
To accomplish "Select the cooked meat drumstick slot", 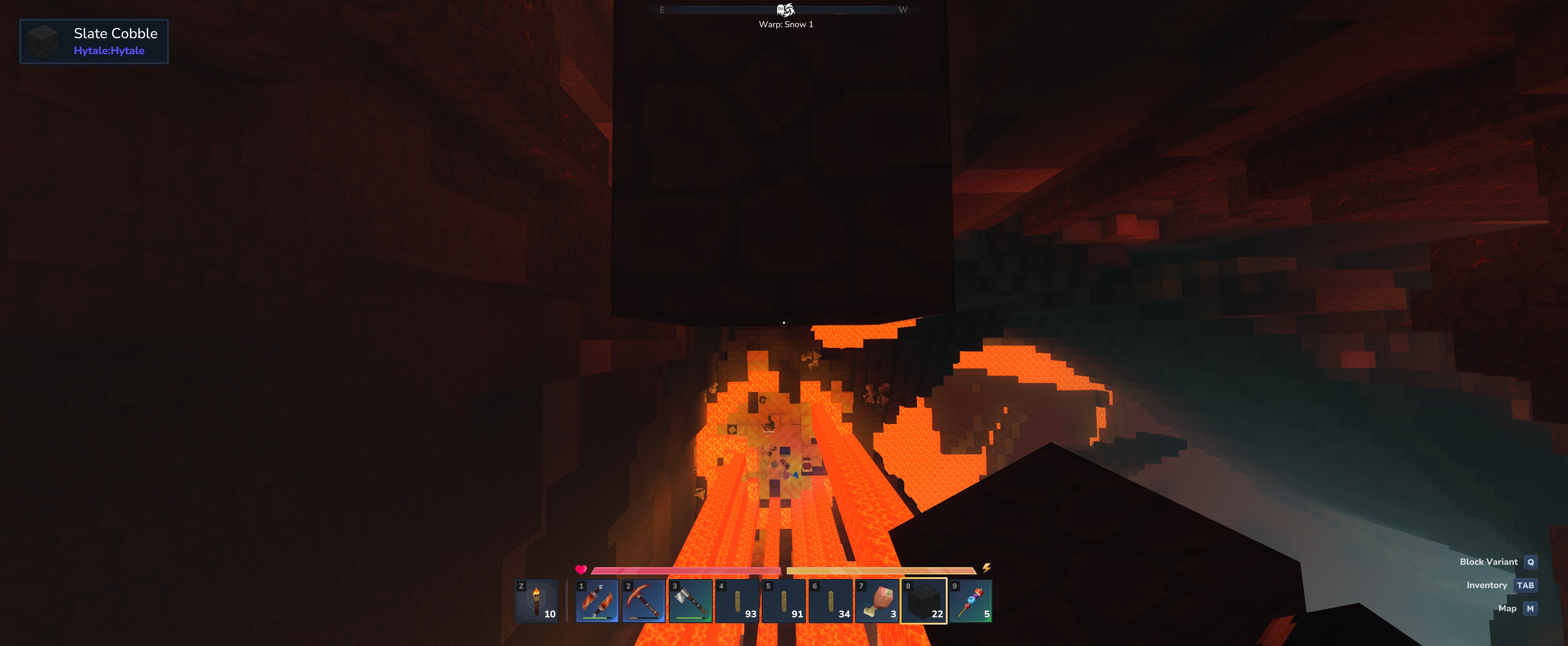I will (x=877, y=601).
